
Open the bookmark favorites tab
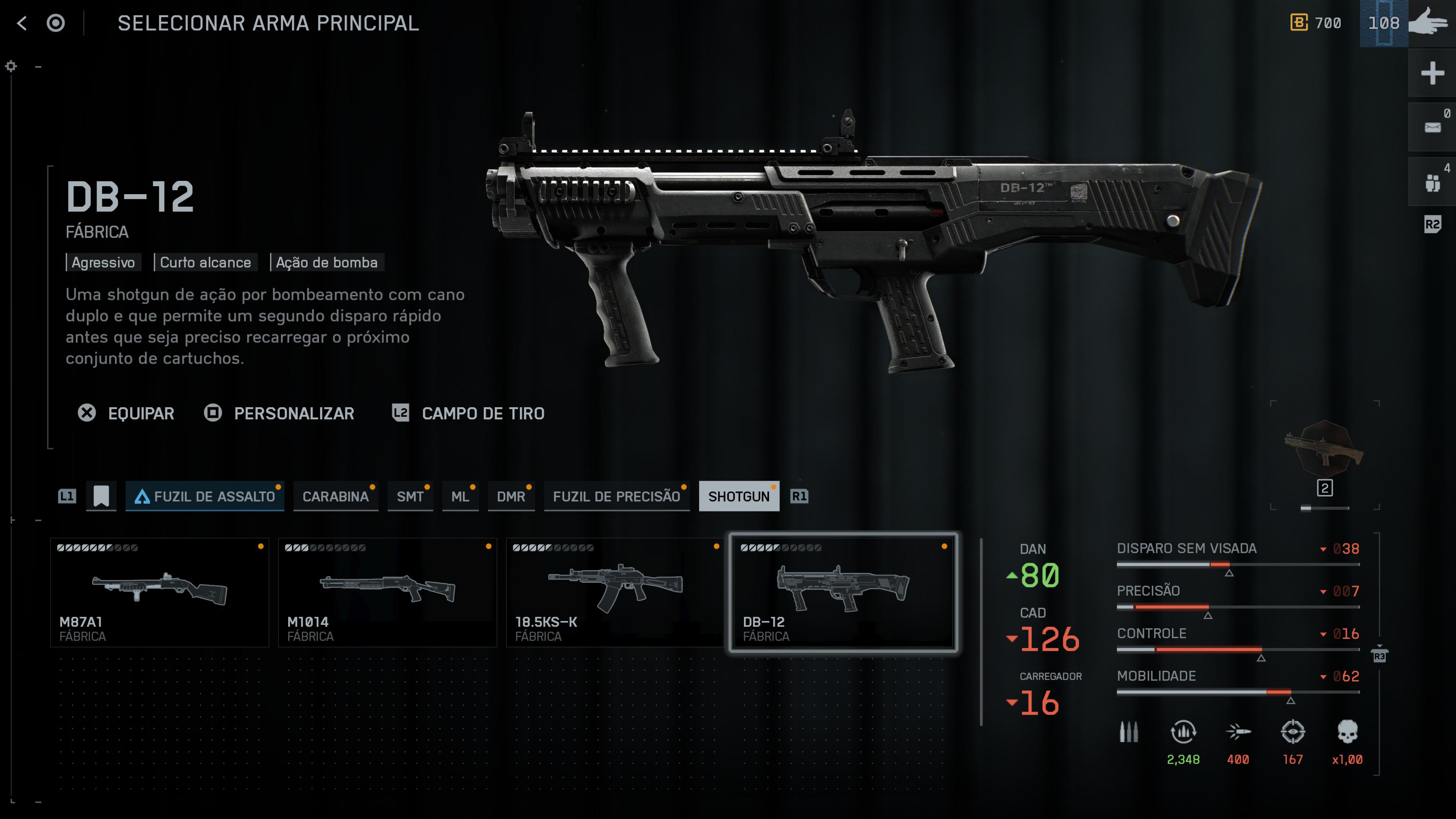[x=101, y=496]
